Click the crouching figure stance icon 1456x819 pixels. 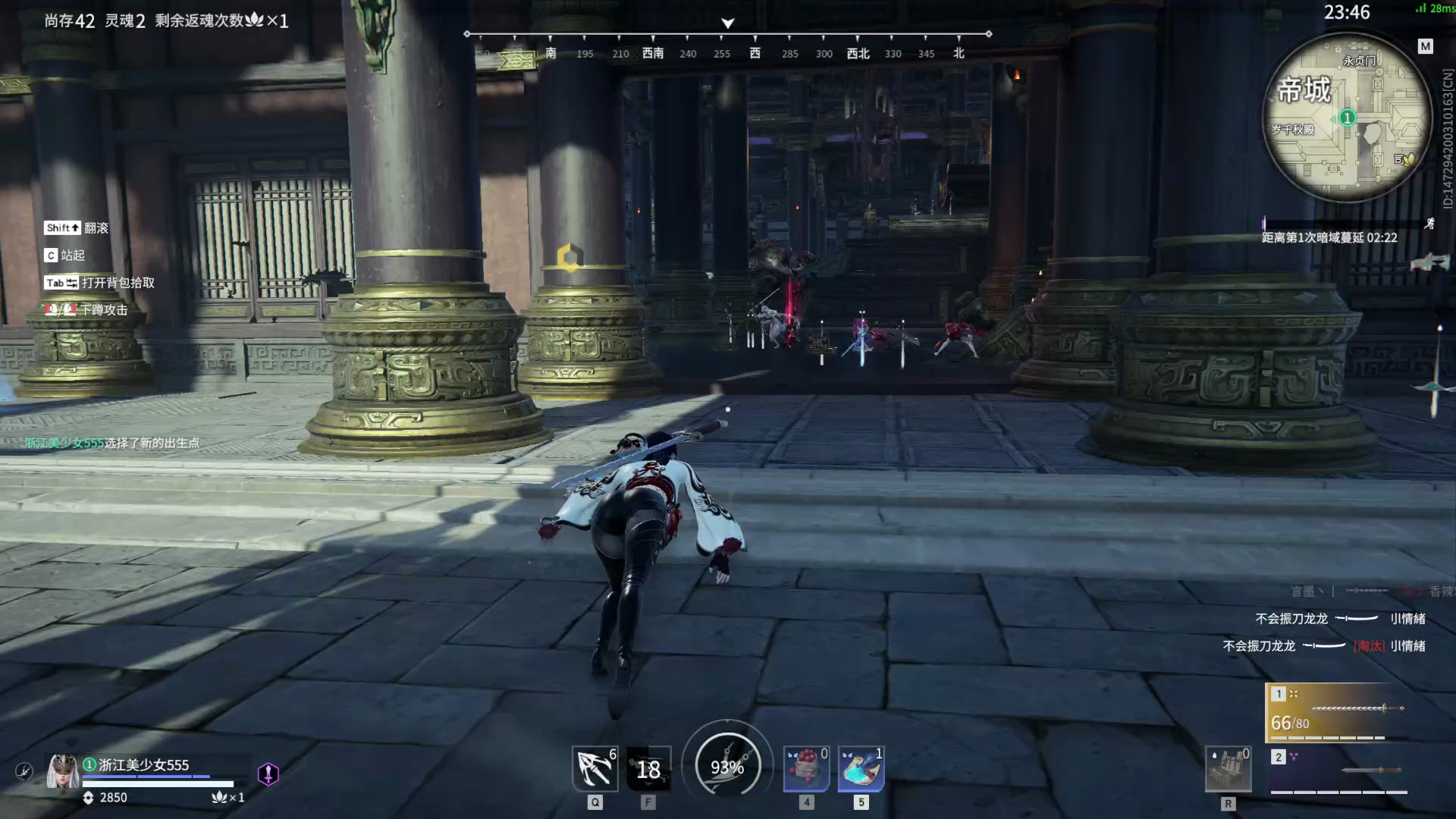(x=24, y=771)
